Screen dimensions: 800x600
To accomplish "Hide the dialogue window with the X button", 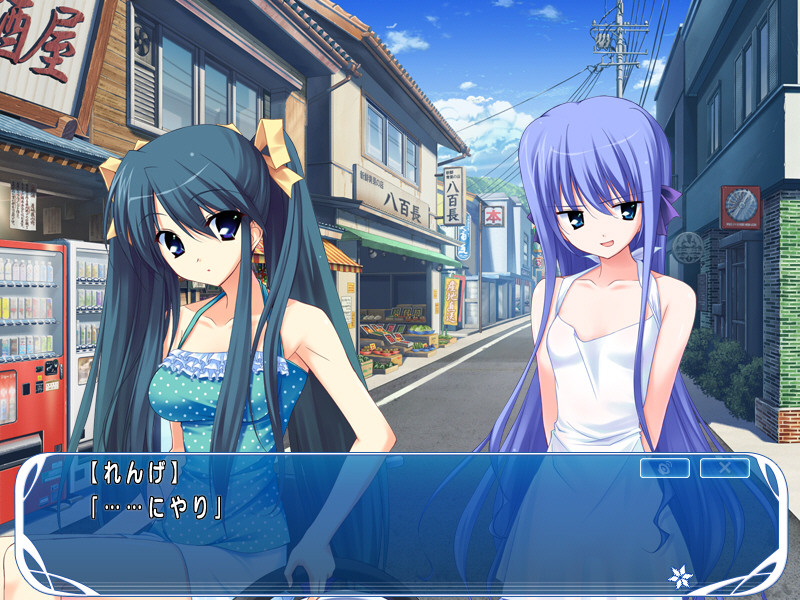I will tap(724, 468).
